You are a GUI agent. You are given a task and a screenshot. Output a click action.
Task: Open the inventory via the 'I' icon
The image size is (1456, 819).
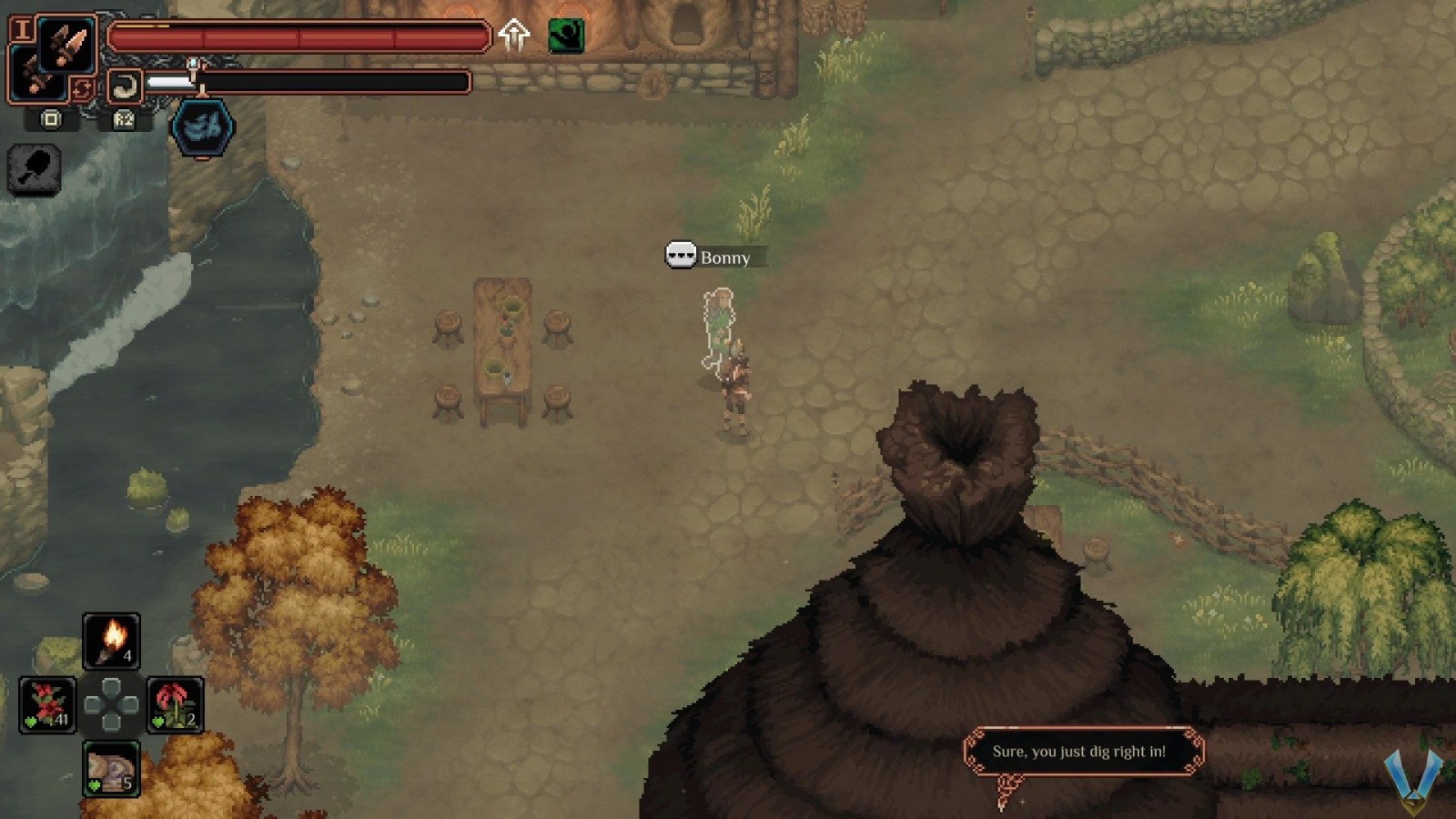(23, 29)
